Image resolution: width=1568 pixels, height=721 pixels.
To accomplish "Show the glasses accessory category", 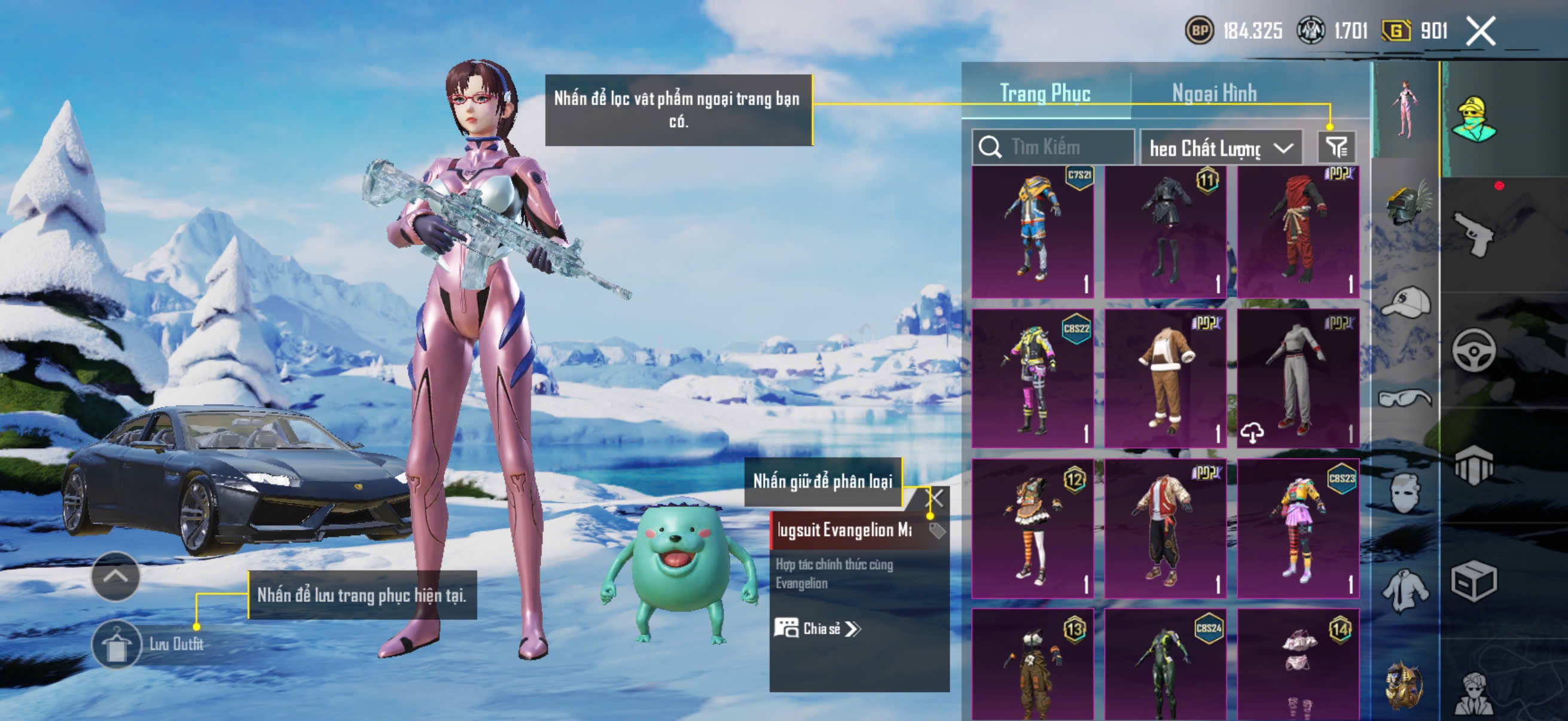I will coord(1405,399).
